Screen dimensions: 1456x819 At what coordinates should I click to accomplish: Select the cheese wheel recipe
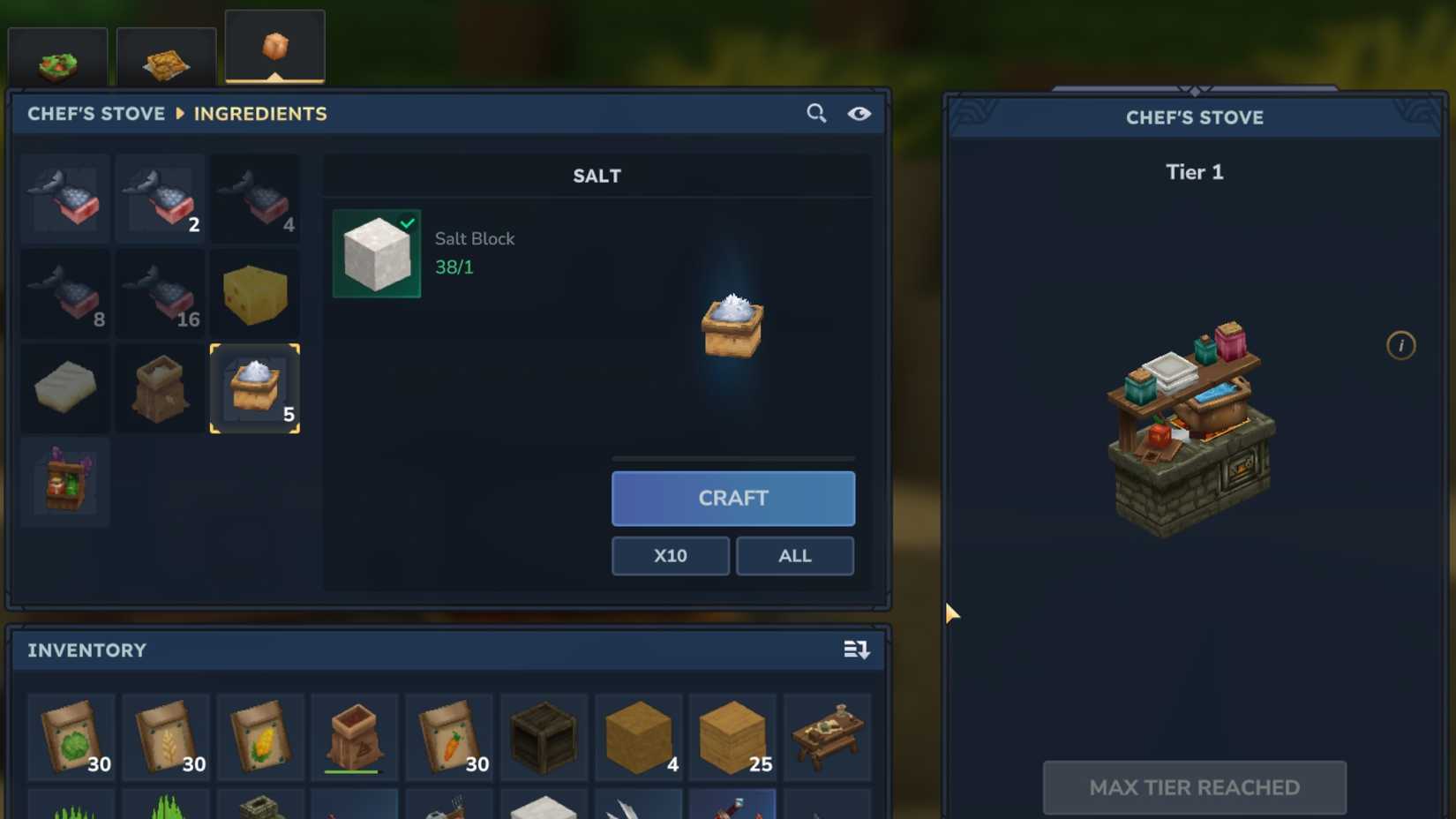coord(254,294)
